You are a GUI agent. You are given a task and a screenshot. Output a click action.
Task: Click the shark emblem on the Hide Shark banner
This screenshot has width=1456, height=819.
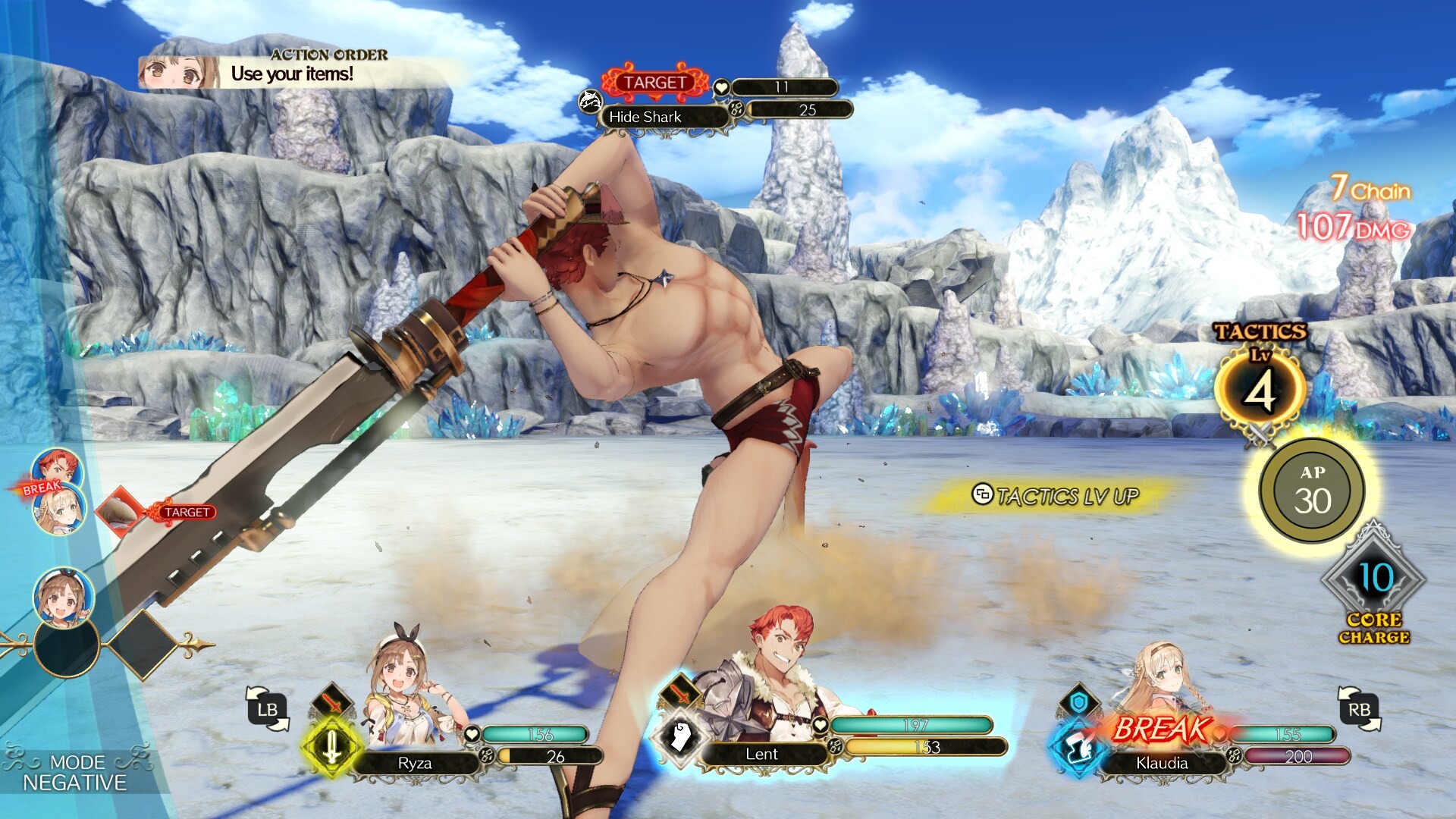(590, 102)
